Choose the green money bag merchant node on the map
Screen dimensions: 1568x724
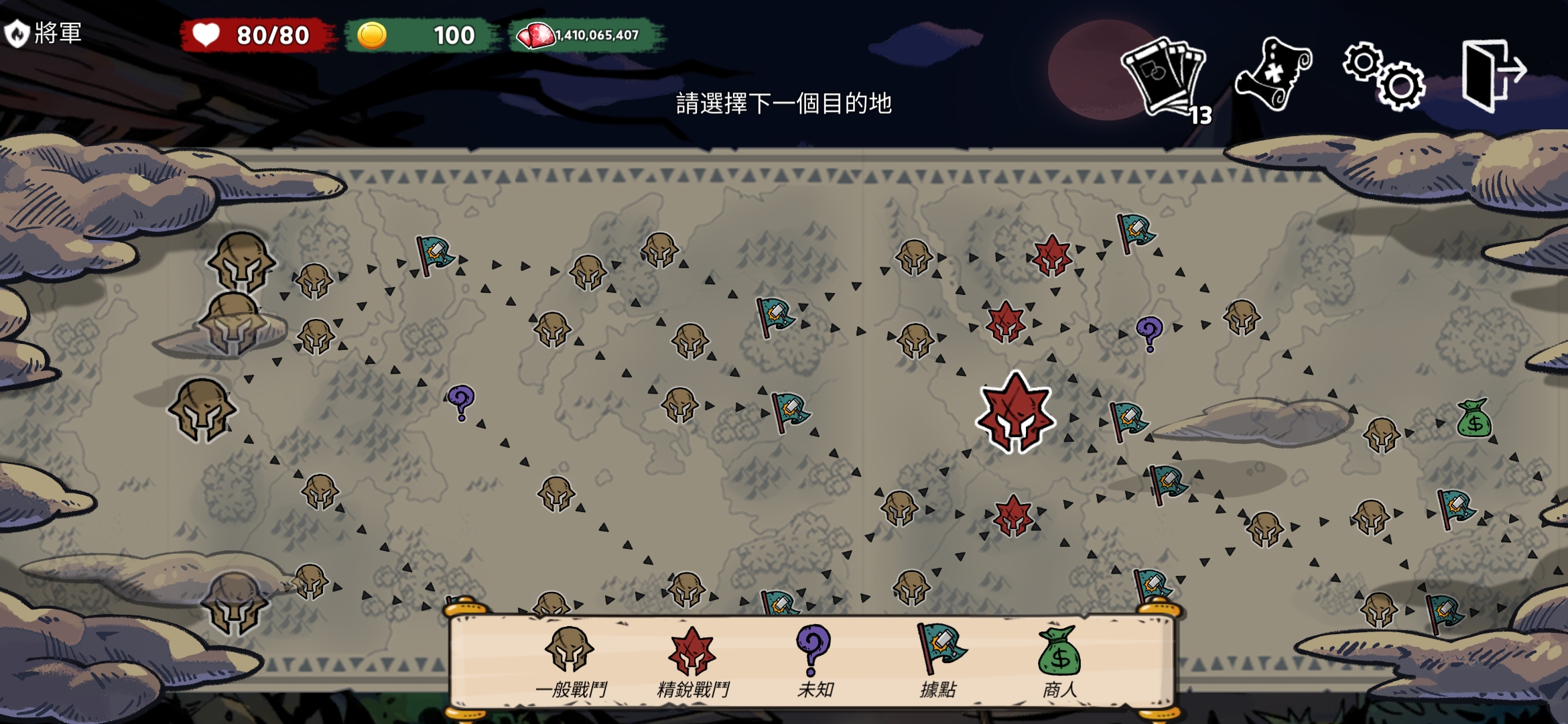(1474, 419)
